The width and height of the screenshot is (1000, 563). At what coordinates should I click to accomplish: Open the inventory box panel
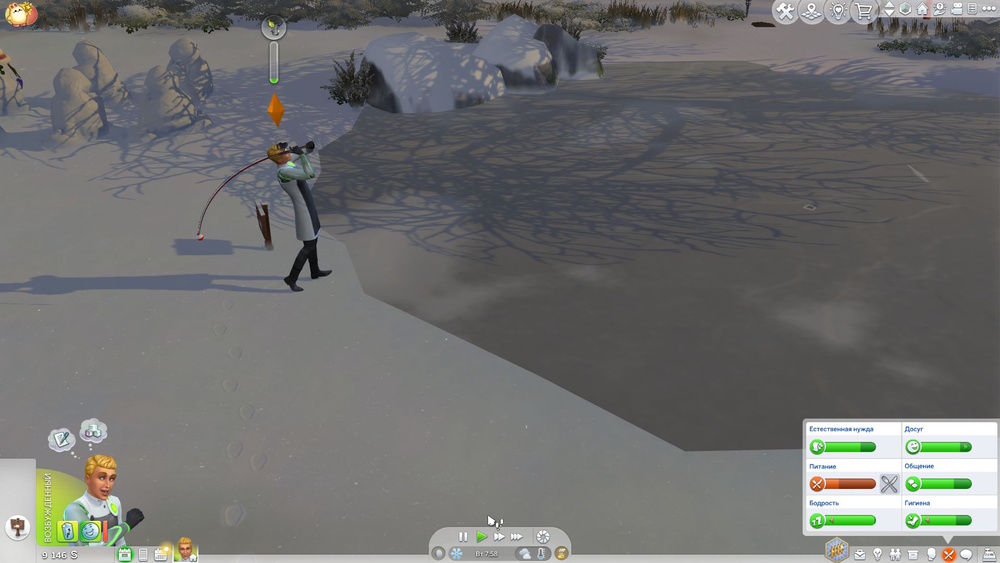click(x=913, y=554)
